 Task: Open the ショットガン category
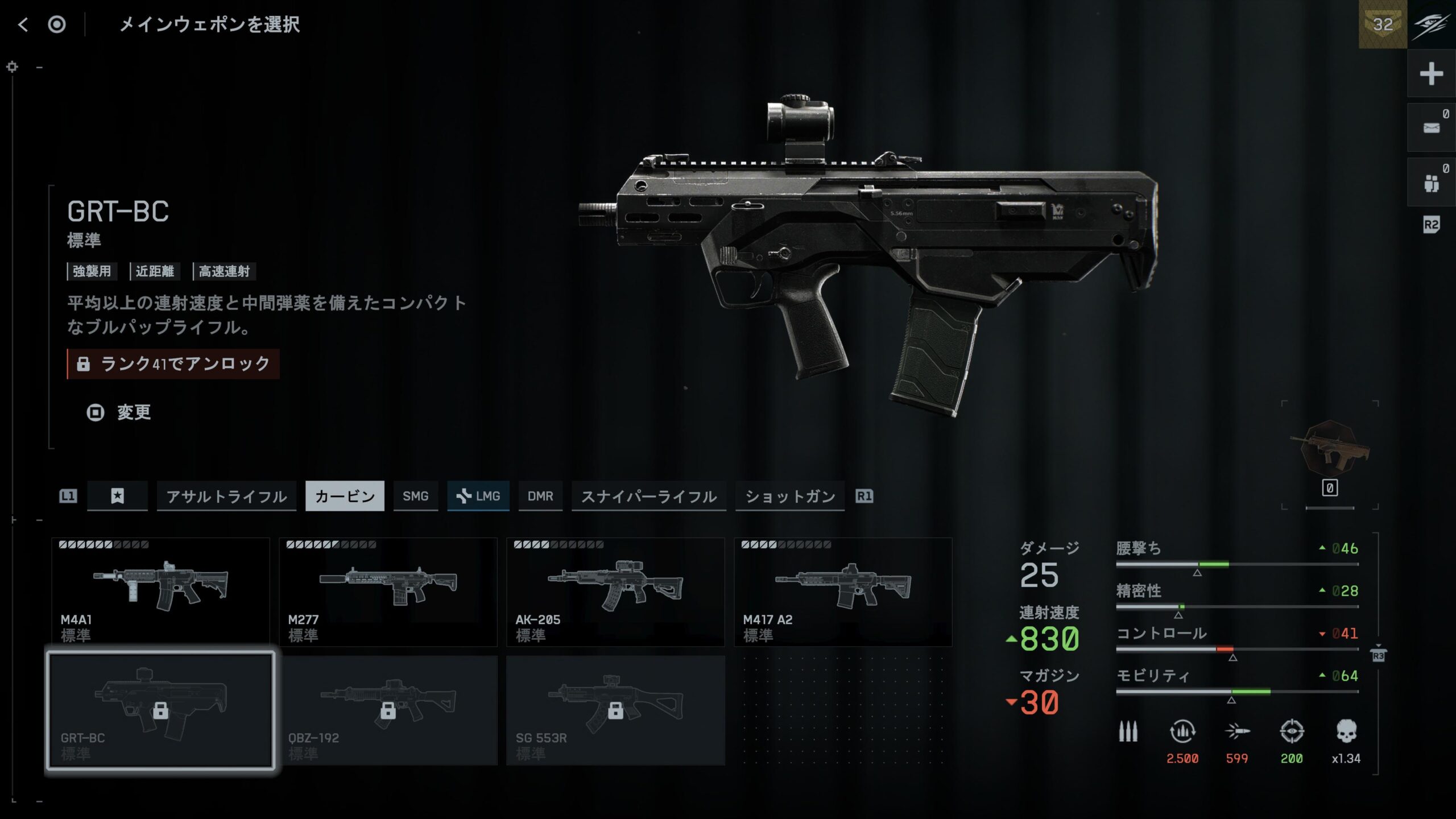click(x=789, y=496)
